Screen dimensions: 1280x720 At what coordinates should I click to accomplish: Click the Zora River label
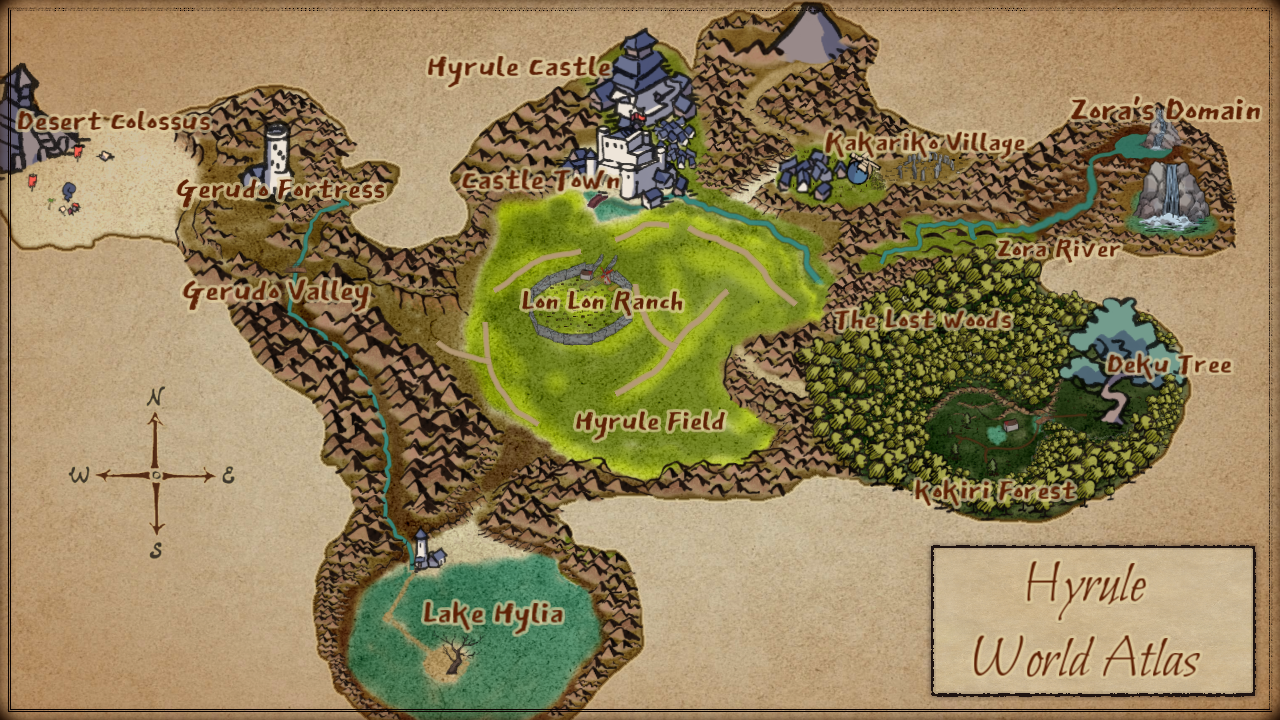coord(1058,249)
